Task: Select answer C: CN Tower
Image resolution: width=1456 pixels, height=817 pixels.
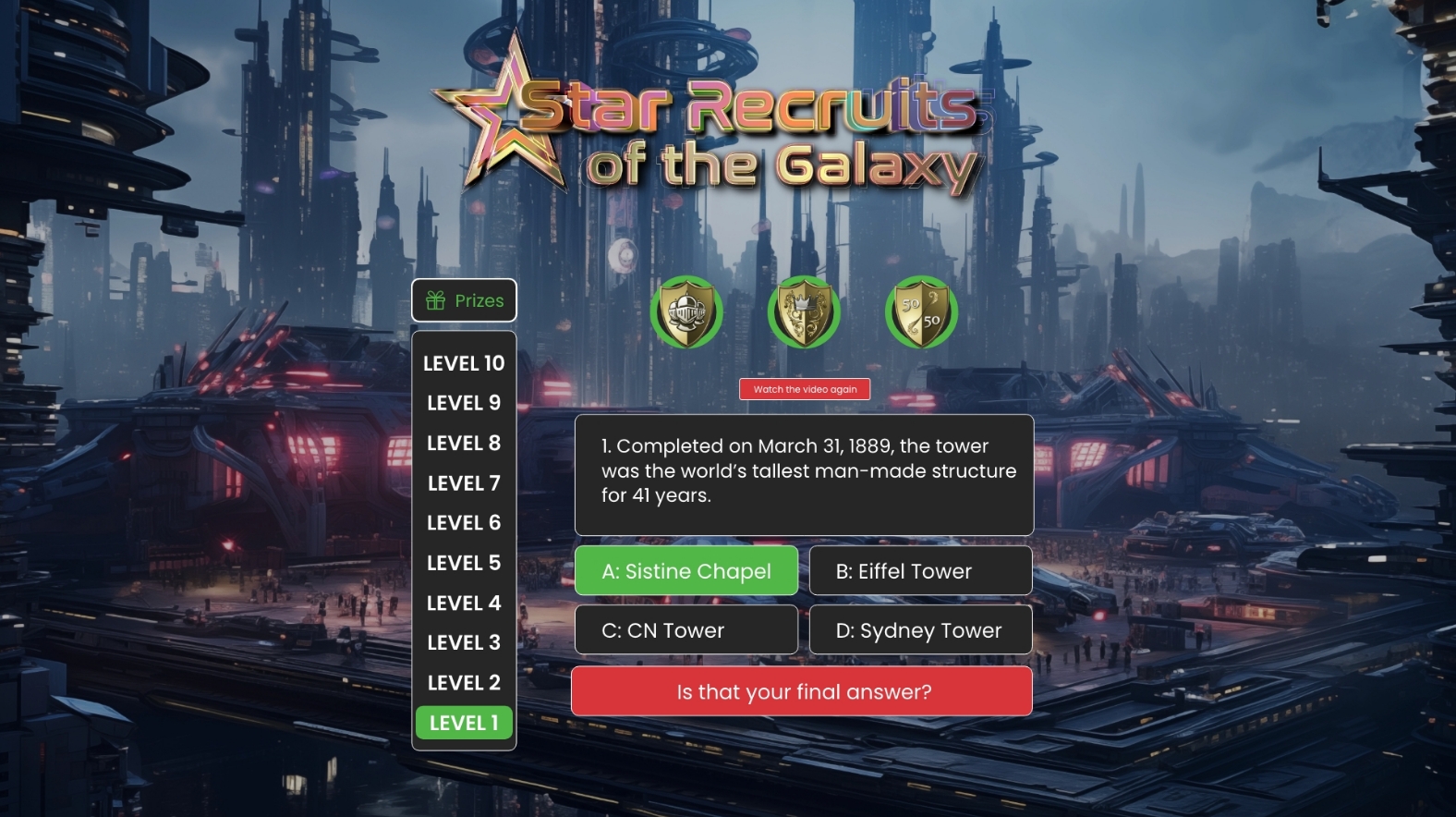Action: (x=686, y=630)
